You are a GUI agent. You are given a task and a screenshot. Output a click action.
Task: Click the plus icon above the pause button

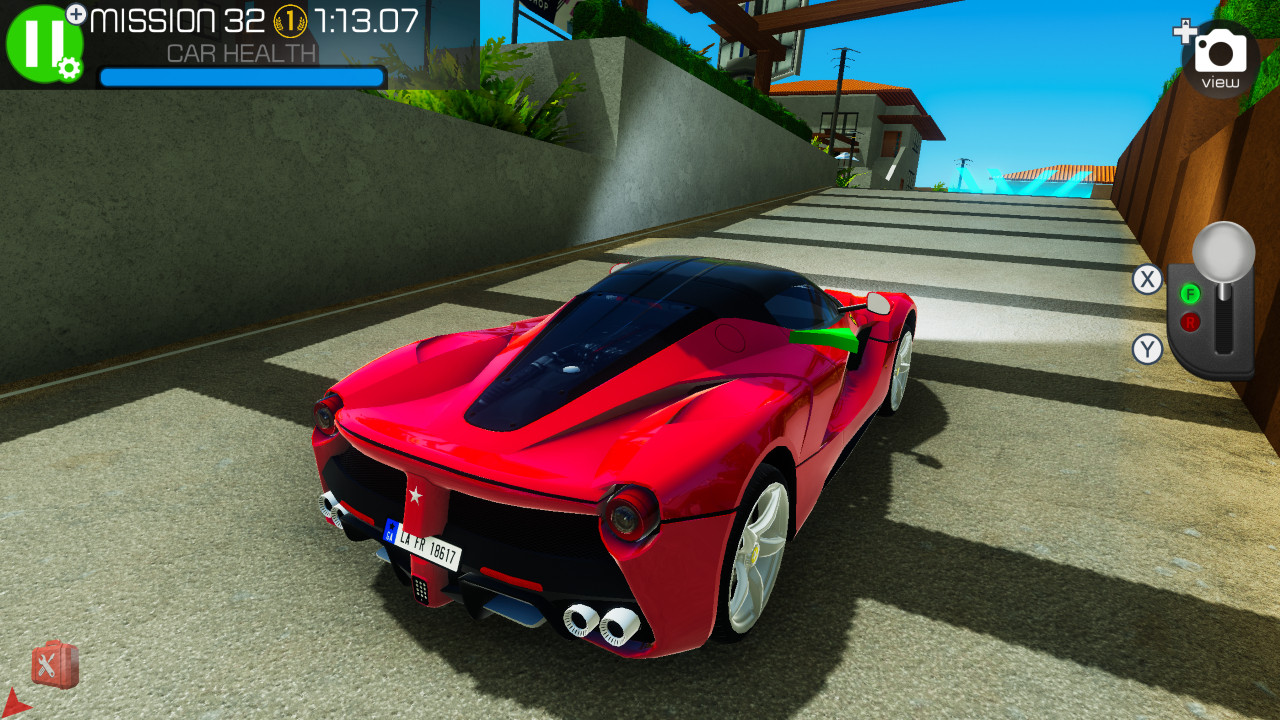(x=76, y=13)
